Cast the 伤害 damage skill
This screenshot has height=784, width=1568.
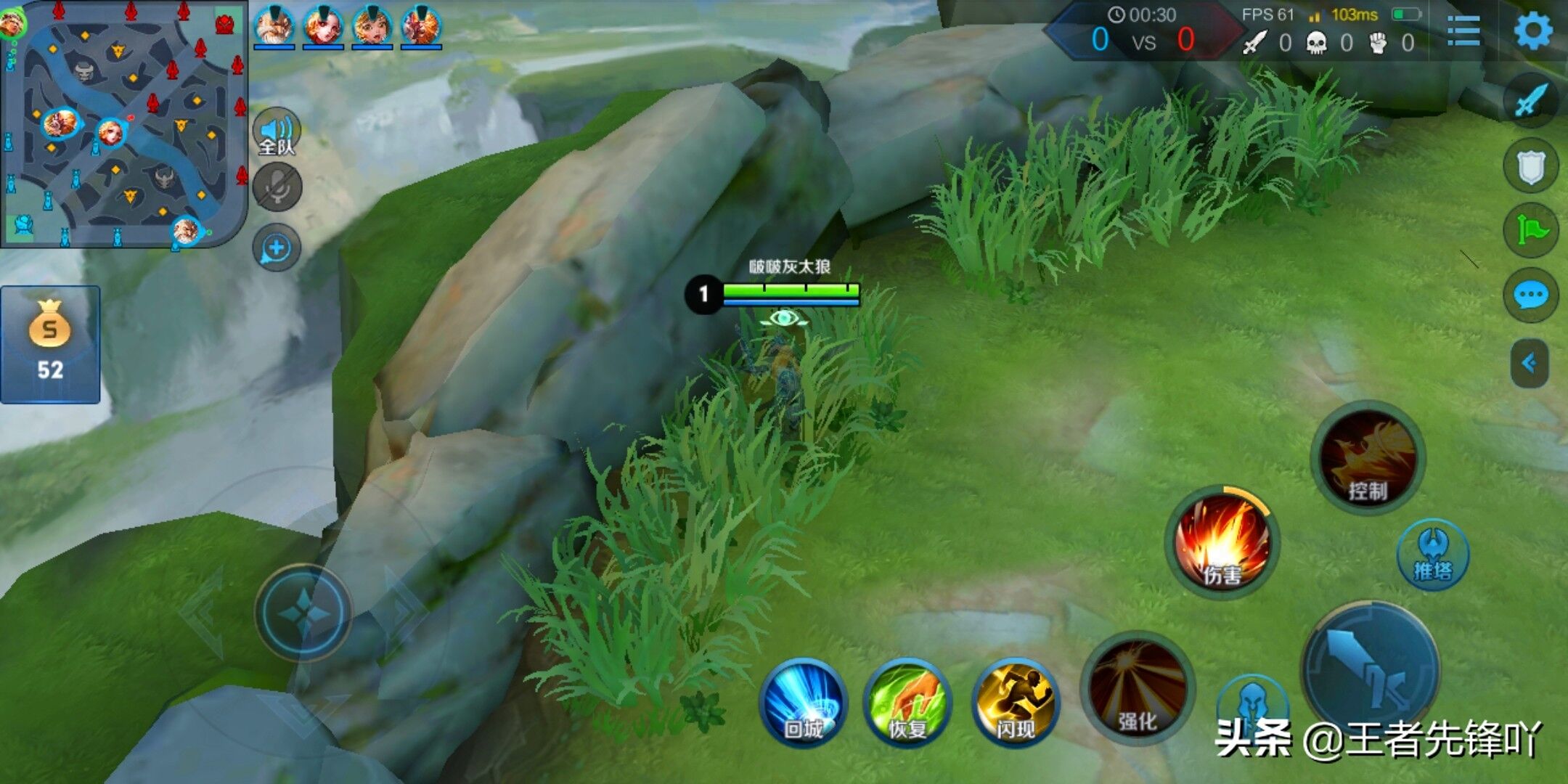click(x=1222, y=542)
